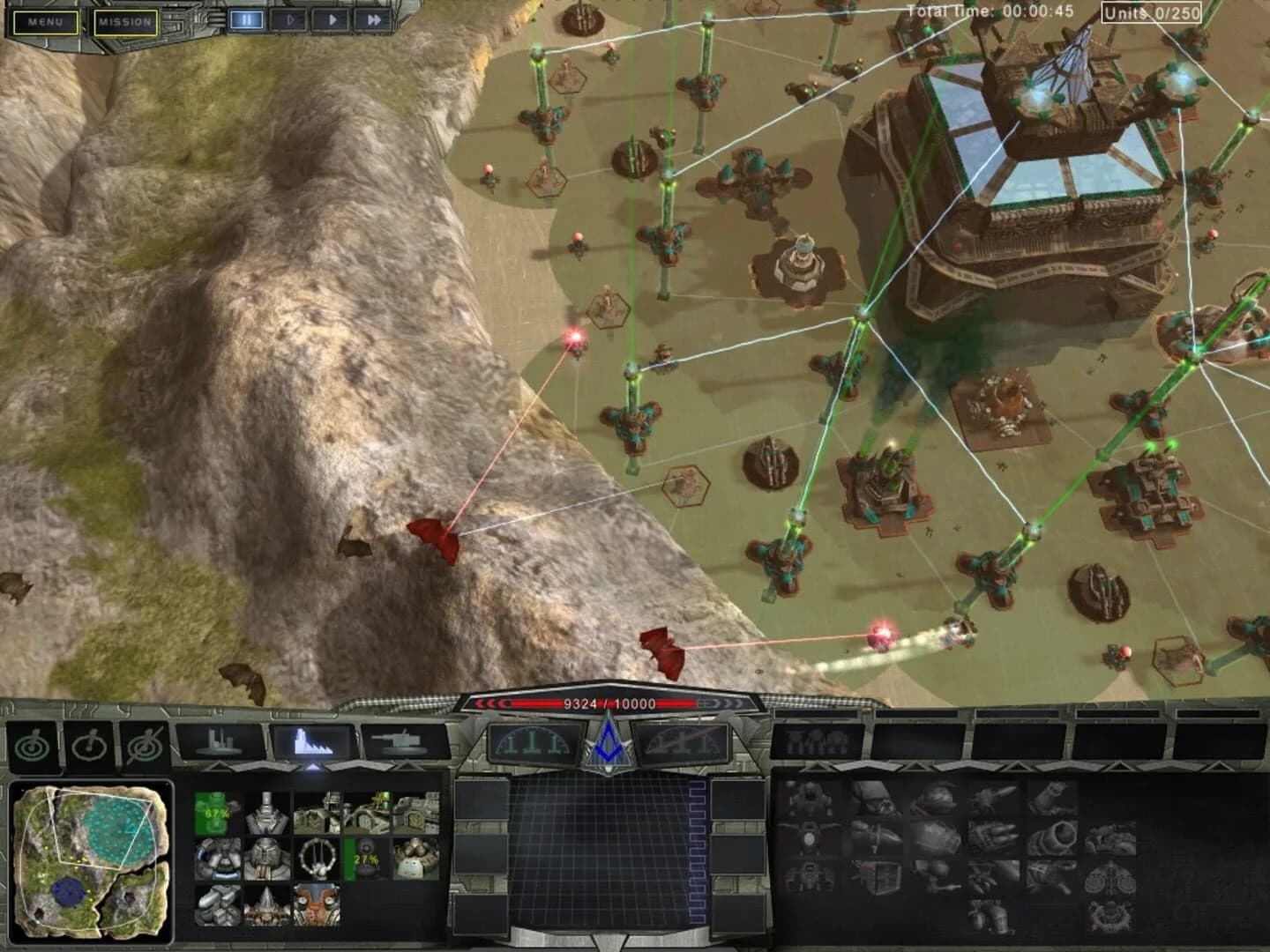Toggle the single-step play control
The height and width of the screenshot is (952, 1270).
pyautogui.click(x=290, y=19)
